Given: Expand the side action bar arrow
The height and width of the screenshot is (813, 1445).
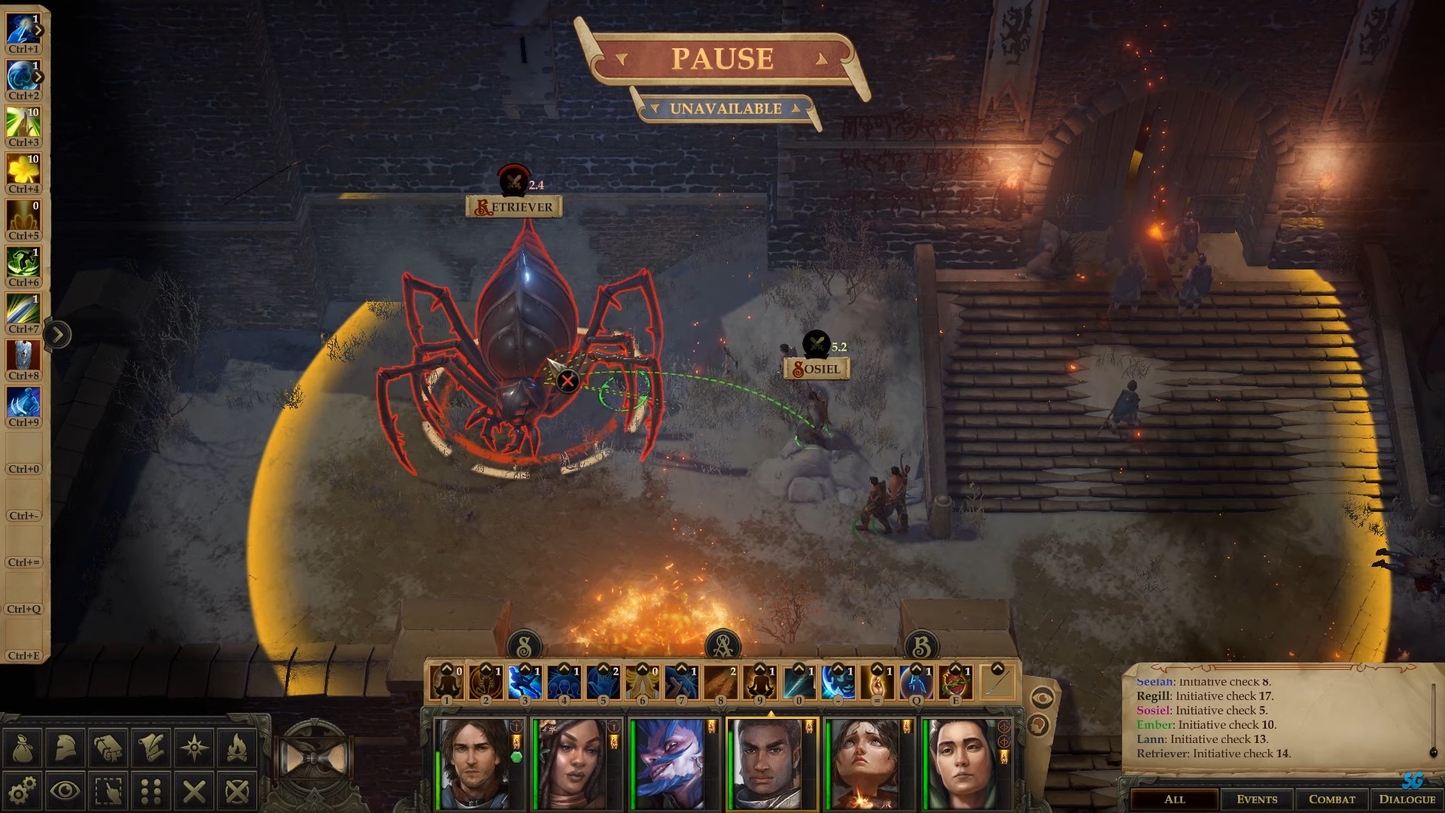Looking at the screenshot, I should click(x=57, y=334).
